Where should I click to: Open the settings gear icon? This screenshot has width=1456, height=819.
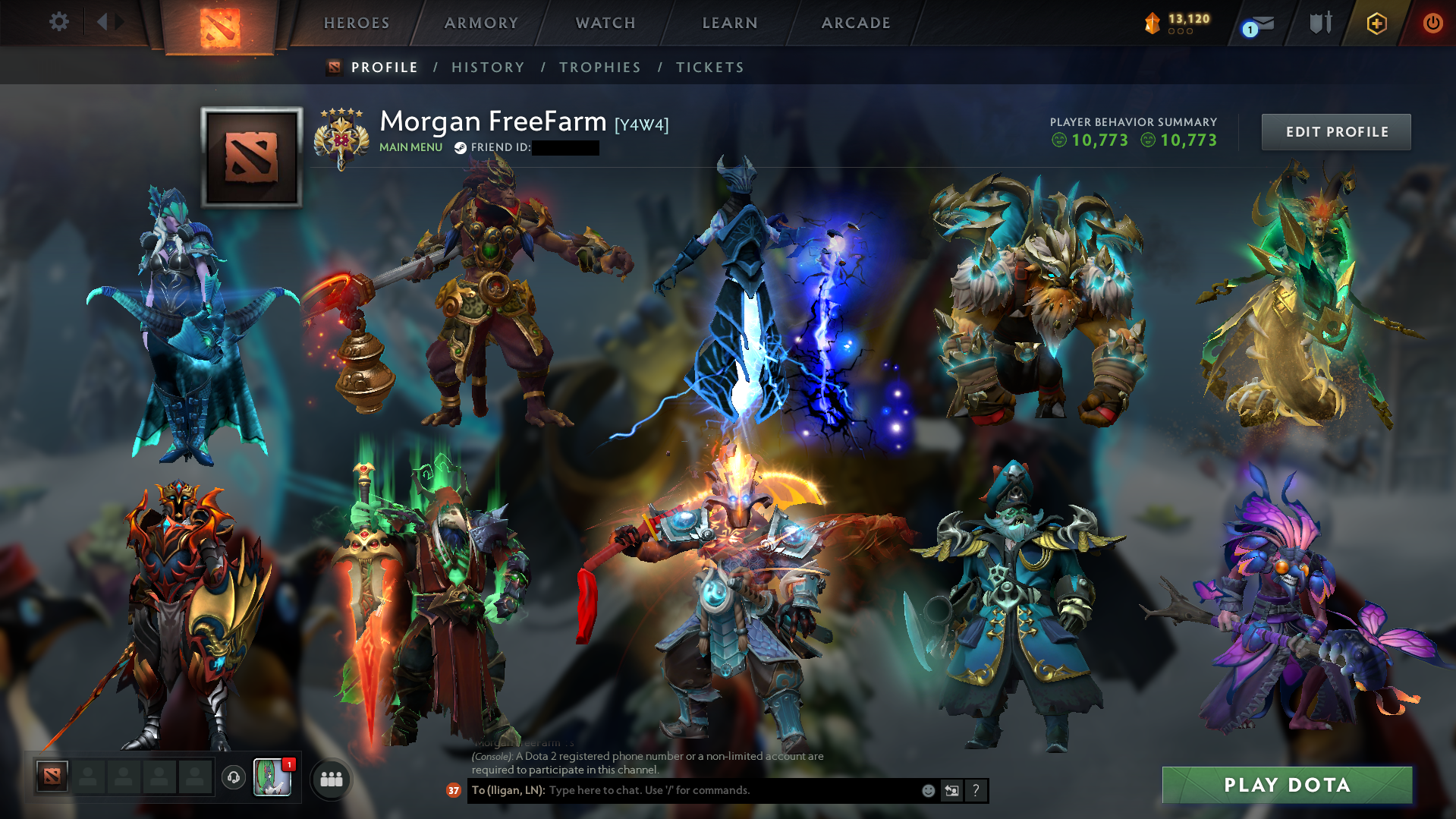coord(58,22)
